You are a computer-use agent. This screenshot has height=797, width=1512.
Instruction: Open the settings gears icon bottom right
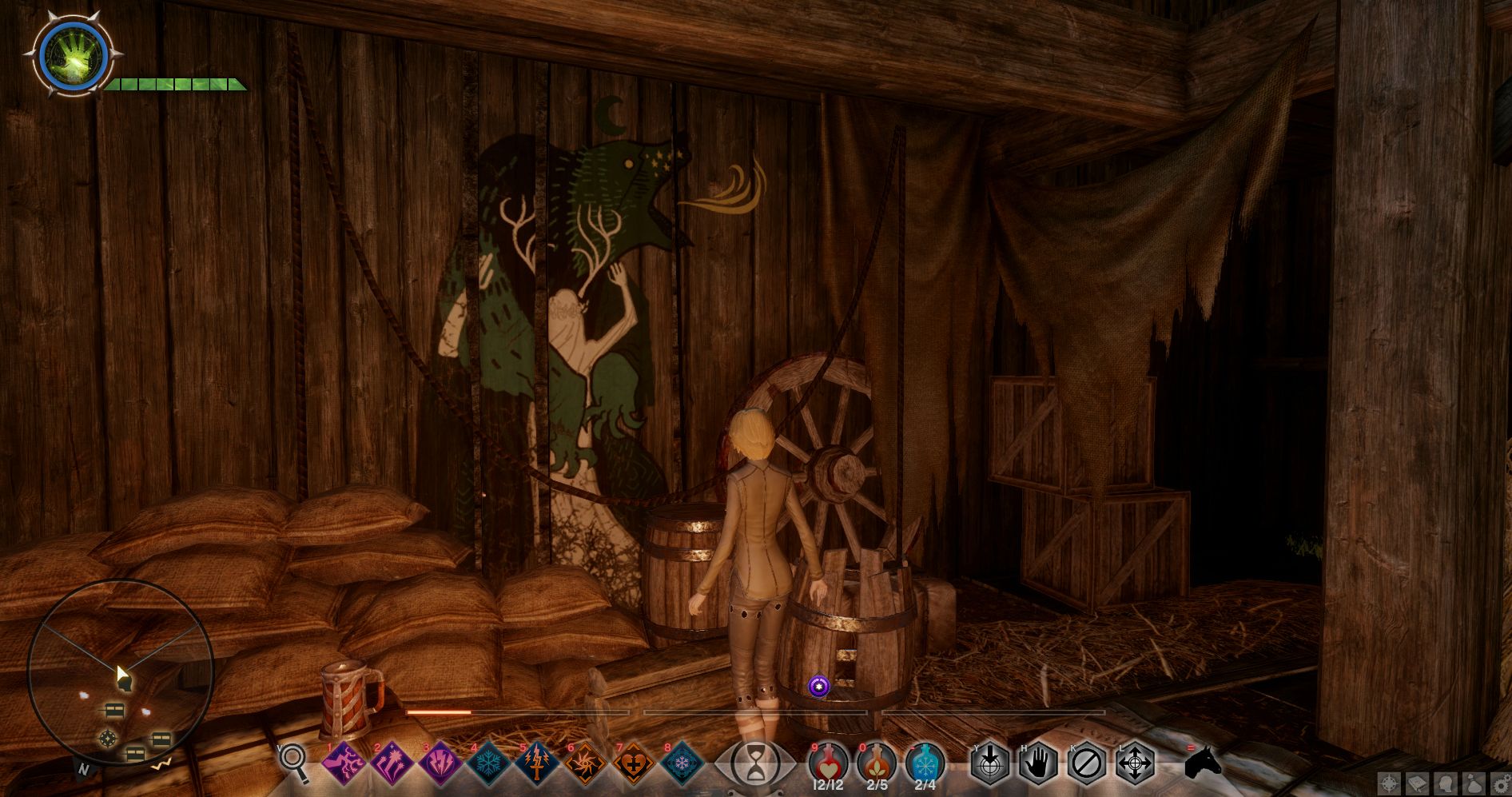tap(1502, 783)
